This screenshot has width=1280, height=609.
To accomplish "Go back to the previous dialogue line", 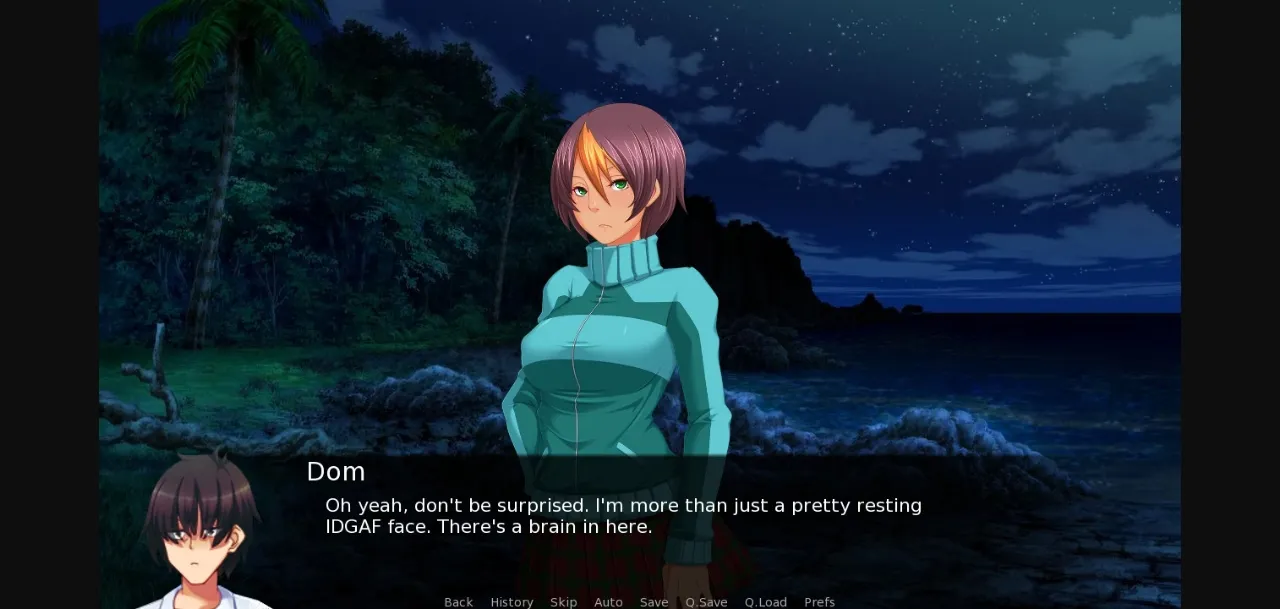I will point(458,602).
